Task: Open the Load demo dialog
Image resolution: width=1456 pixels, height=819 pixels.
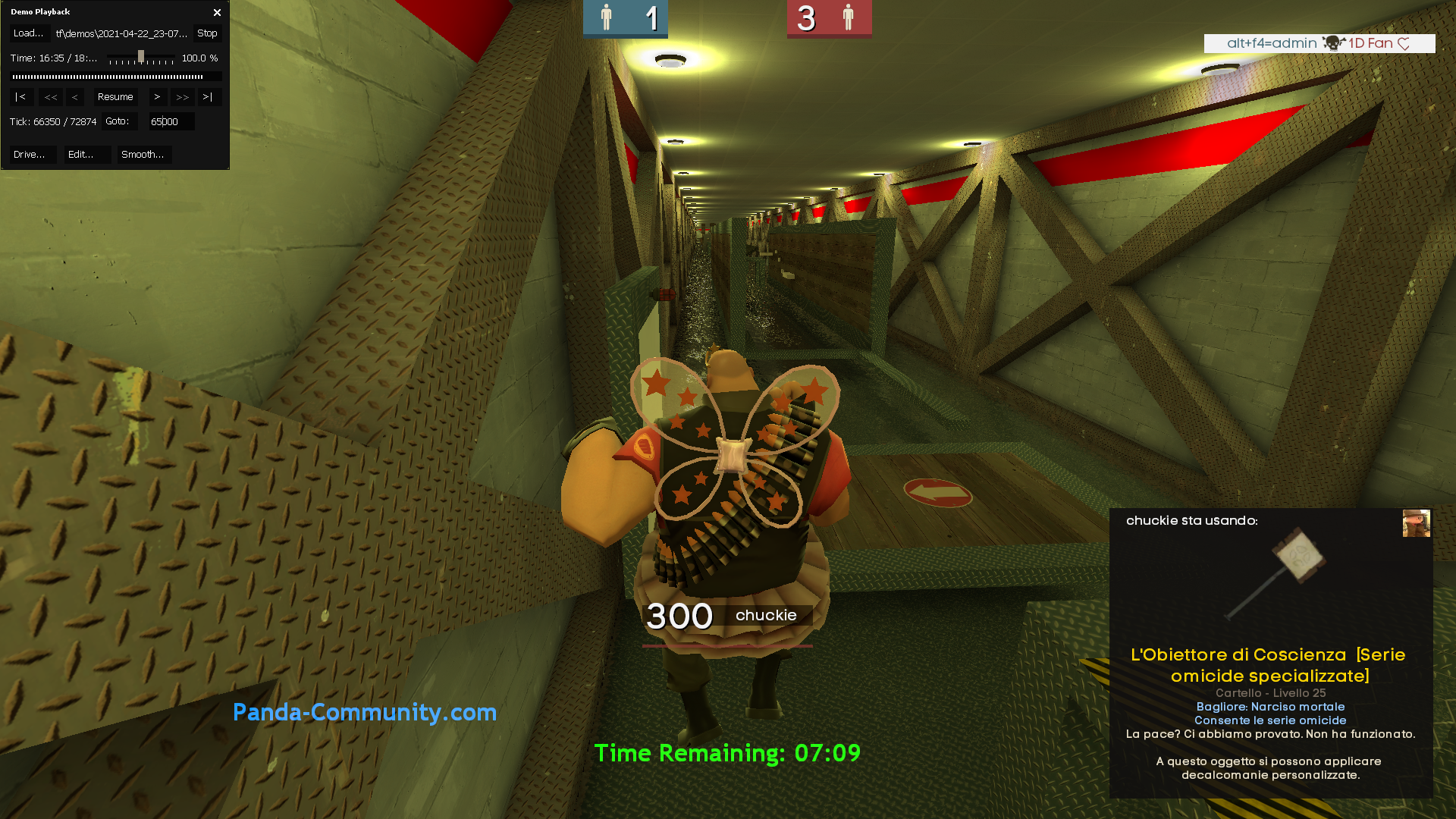Action: [x=29, y=33]
